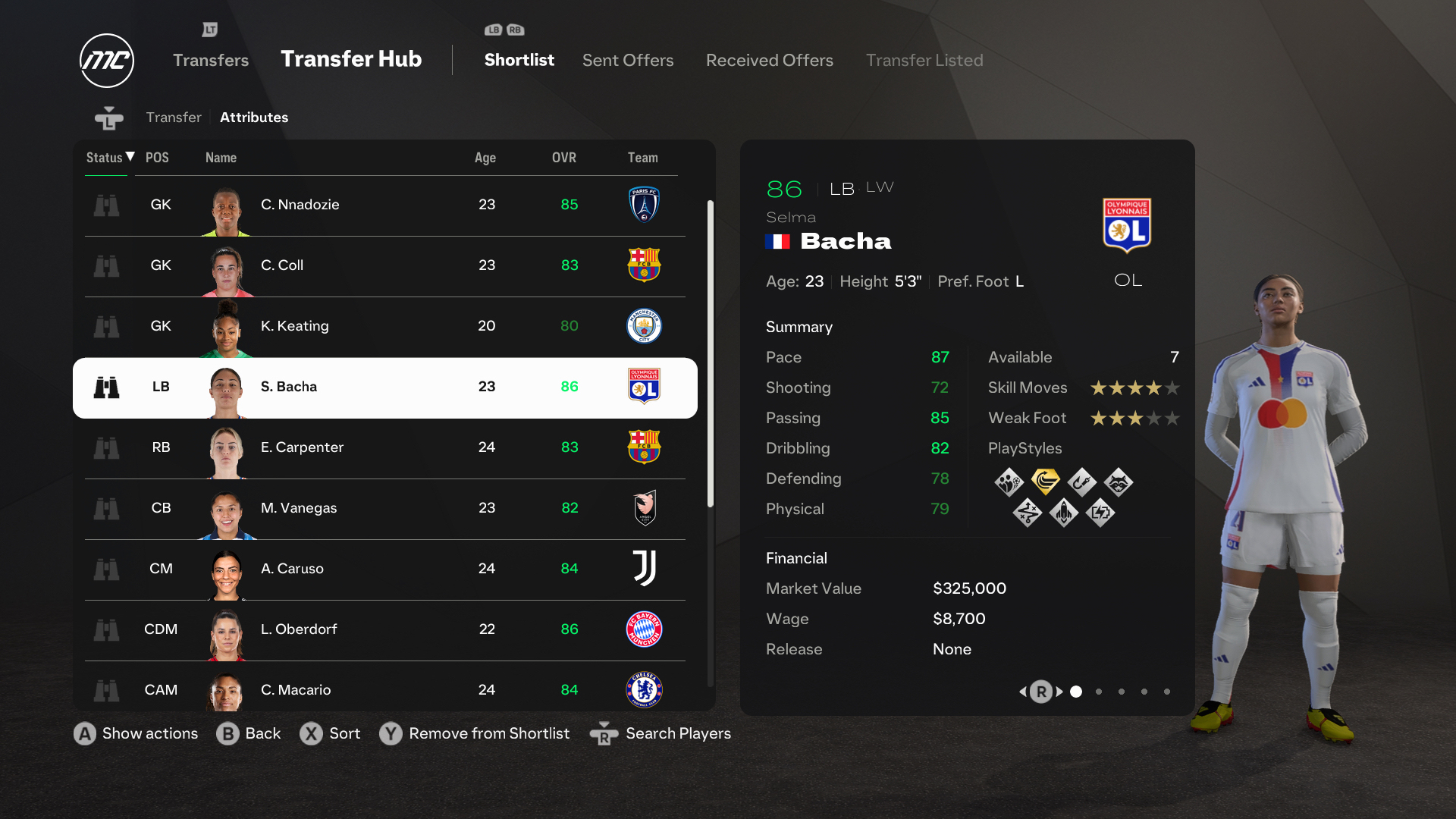The height and width of the screenshot is (819, 1456).
Task: Toggle the binoculars icon next to C. Nnadozie
Action: coord(107,205)
